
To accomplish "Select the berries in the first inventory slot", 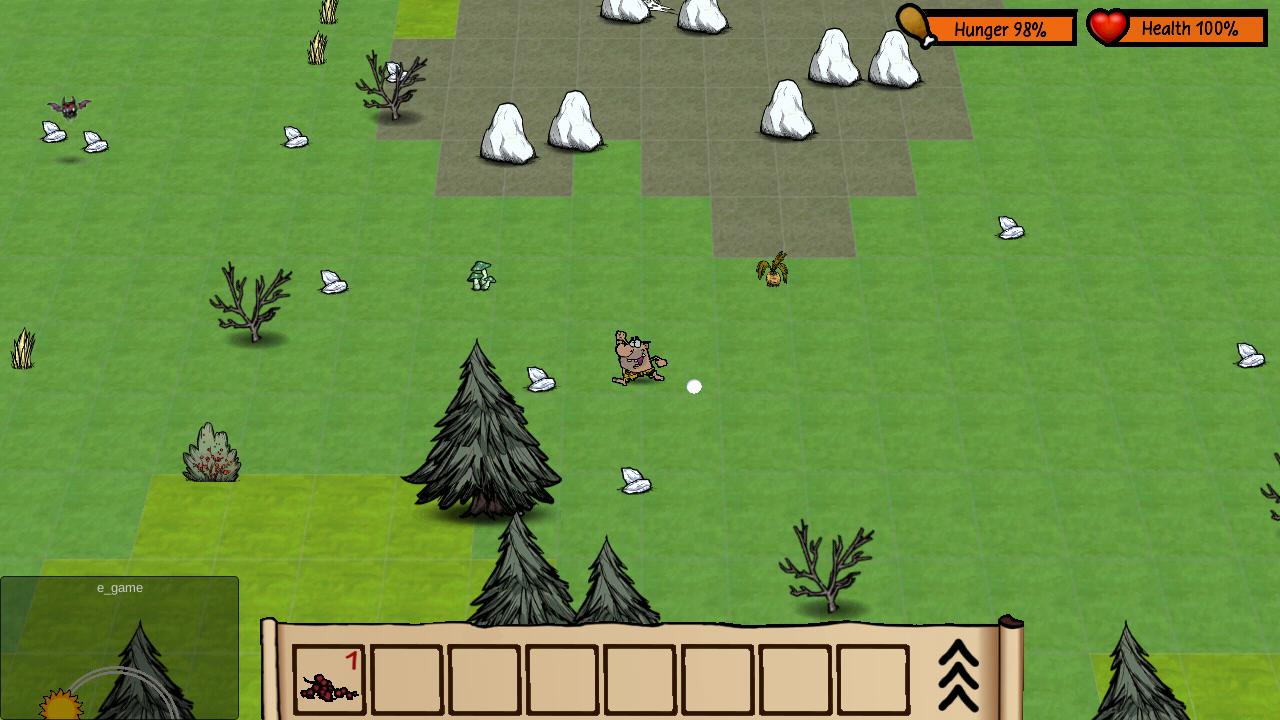I will tap(329, 682).
